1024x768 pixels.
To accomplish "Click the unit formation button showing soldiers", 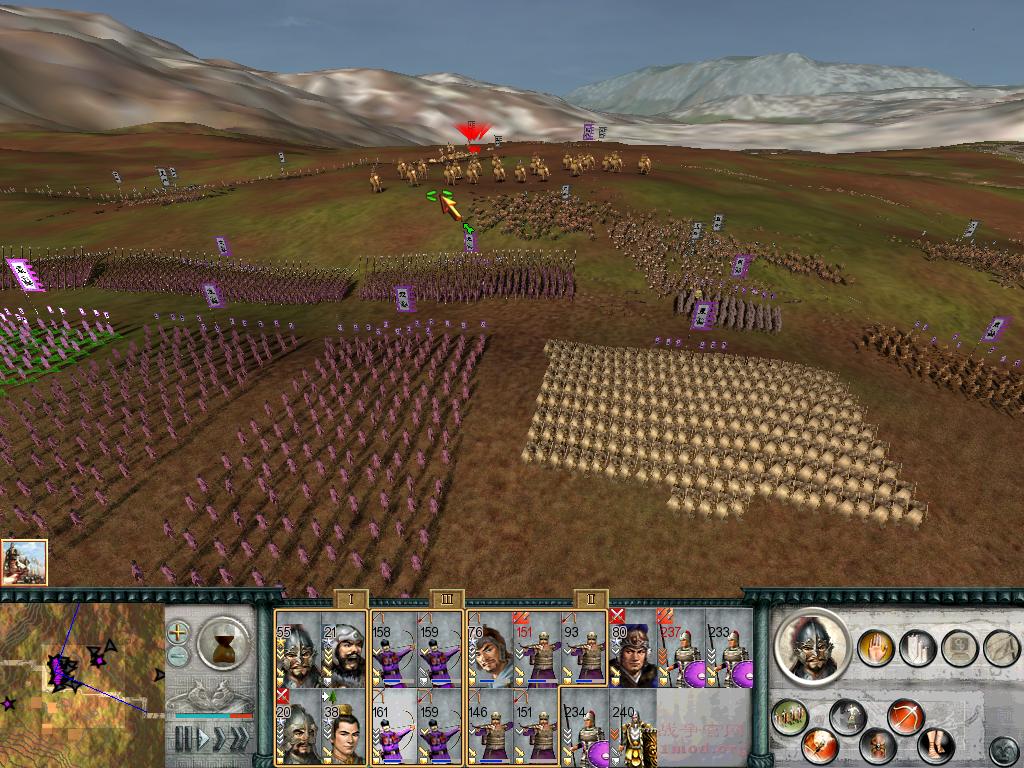I will click(x=790, y=716).
